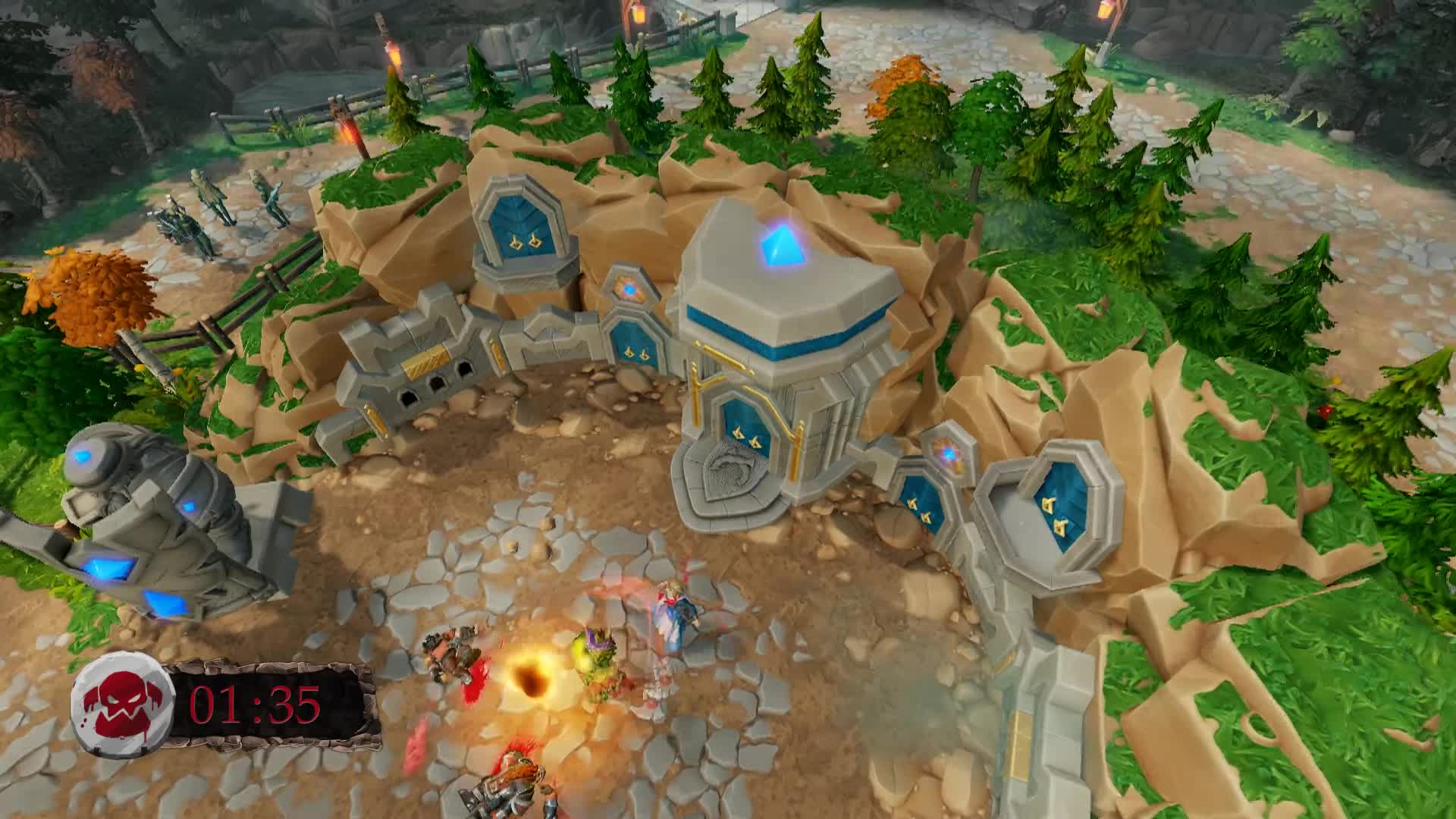Image resolution: width=1456 pixels, height=819 pixels.
Task: Click the gold-trimmed door right of the tower
Action: coord(922,504)
